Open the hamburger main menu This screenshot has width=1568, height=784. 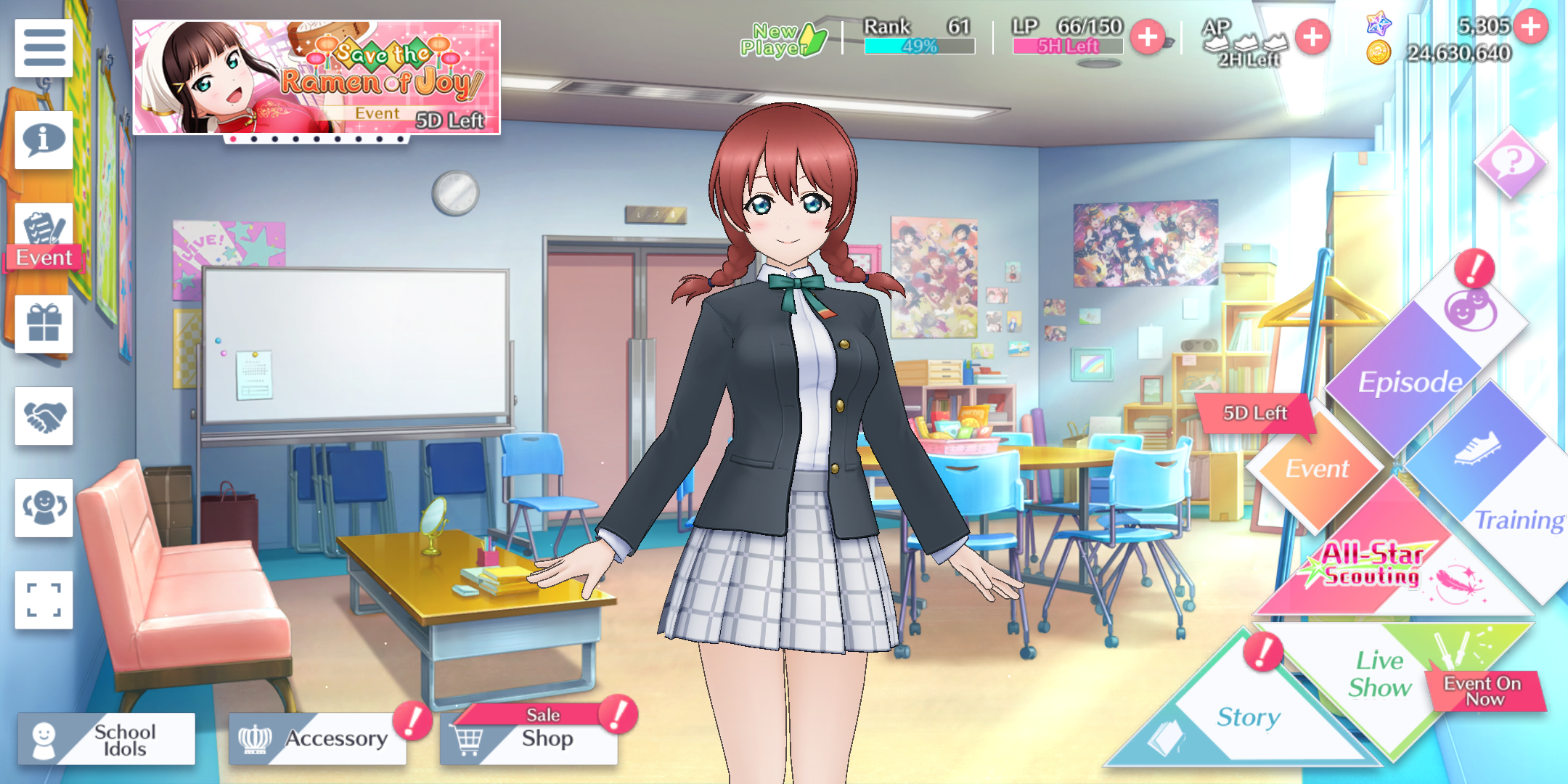(x=44, y=48)
